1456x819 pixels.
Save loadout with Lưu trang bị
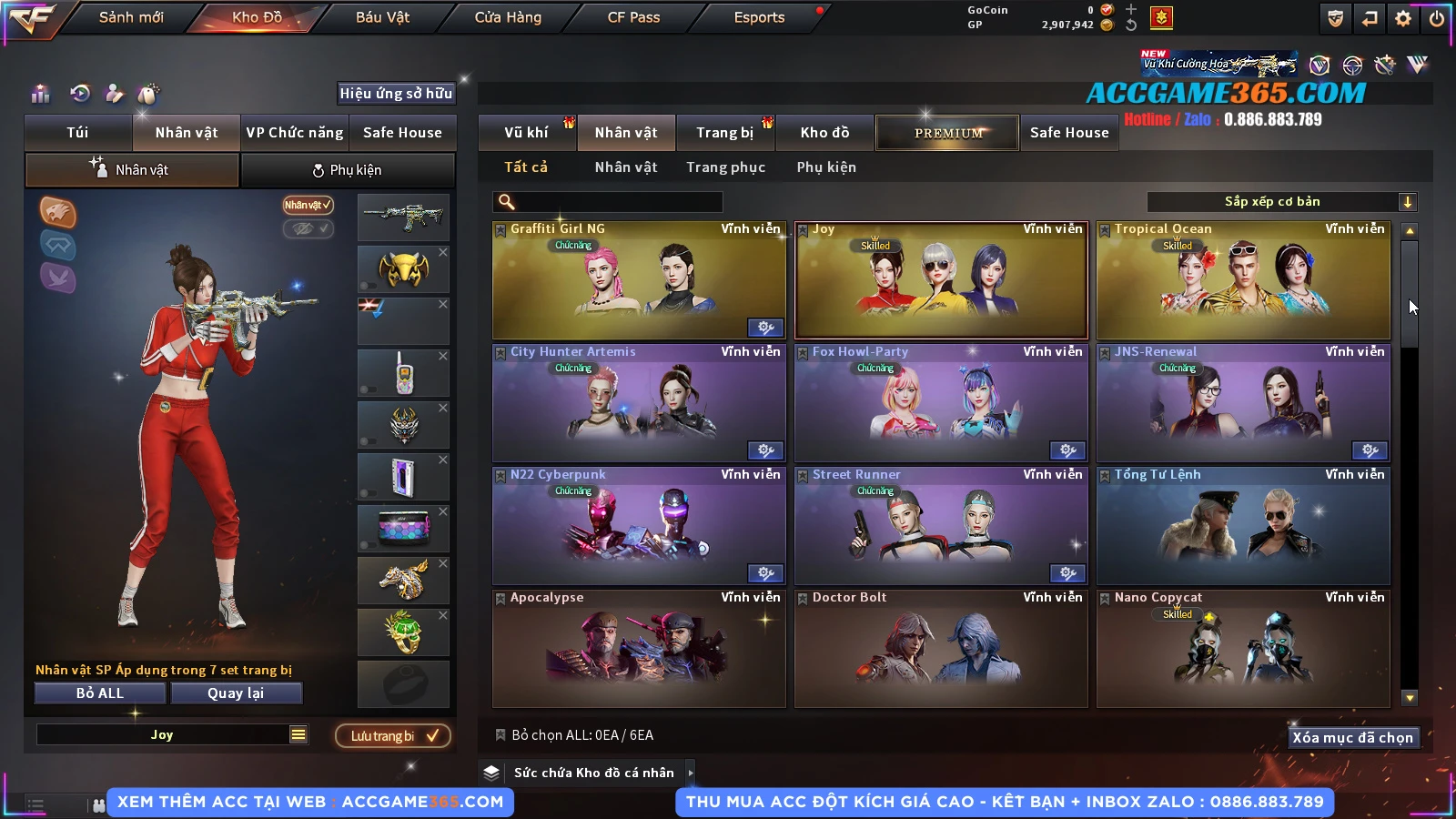click(393, 736)
